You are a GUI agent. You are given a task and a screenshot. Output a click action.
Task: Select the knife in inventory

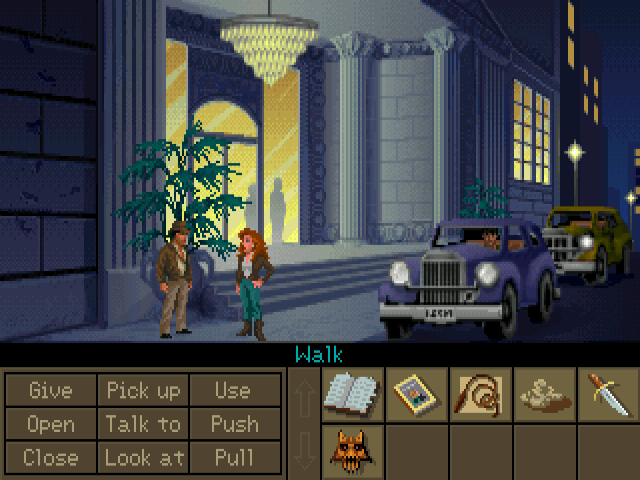[x=608, y=393]
